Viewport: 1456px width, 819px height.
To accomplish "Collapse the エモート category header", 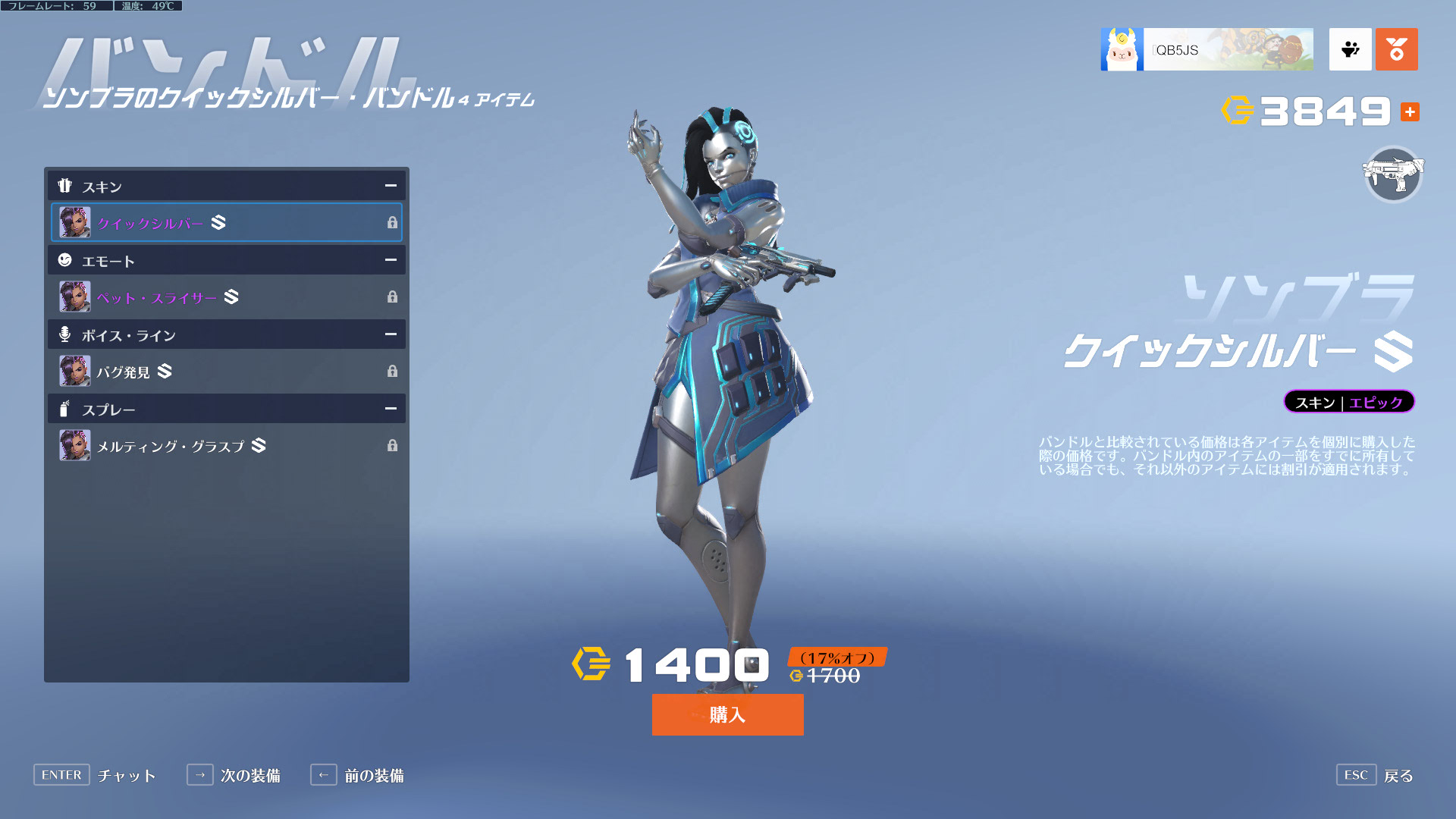I will point(391,260).
